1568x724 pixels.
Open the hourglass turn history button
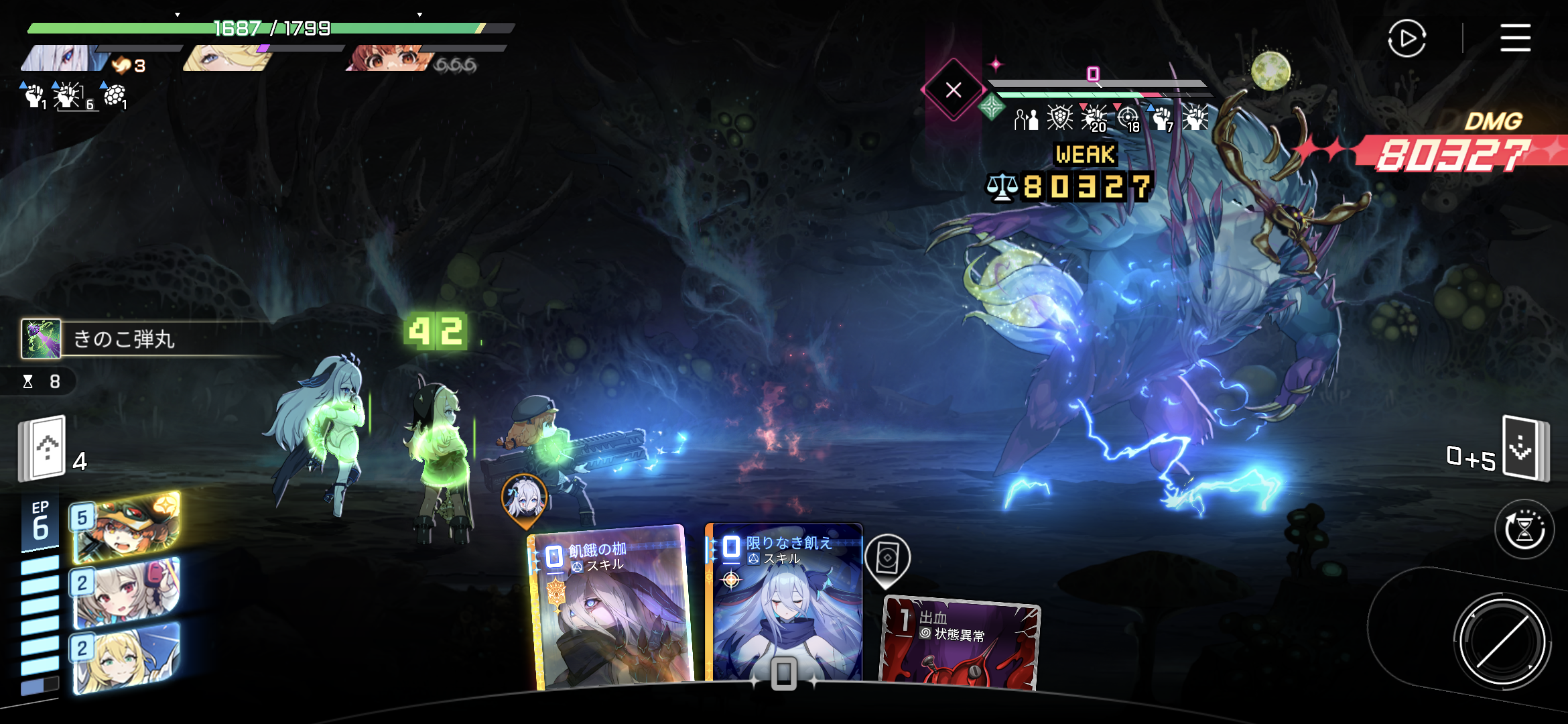[x=1524, y=529]
